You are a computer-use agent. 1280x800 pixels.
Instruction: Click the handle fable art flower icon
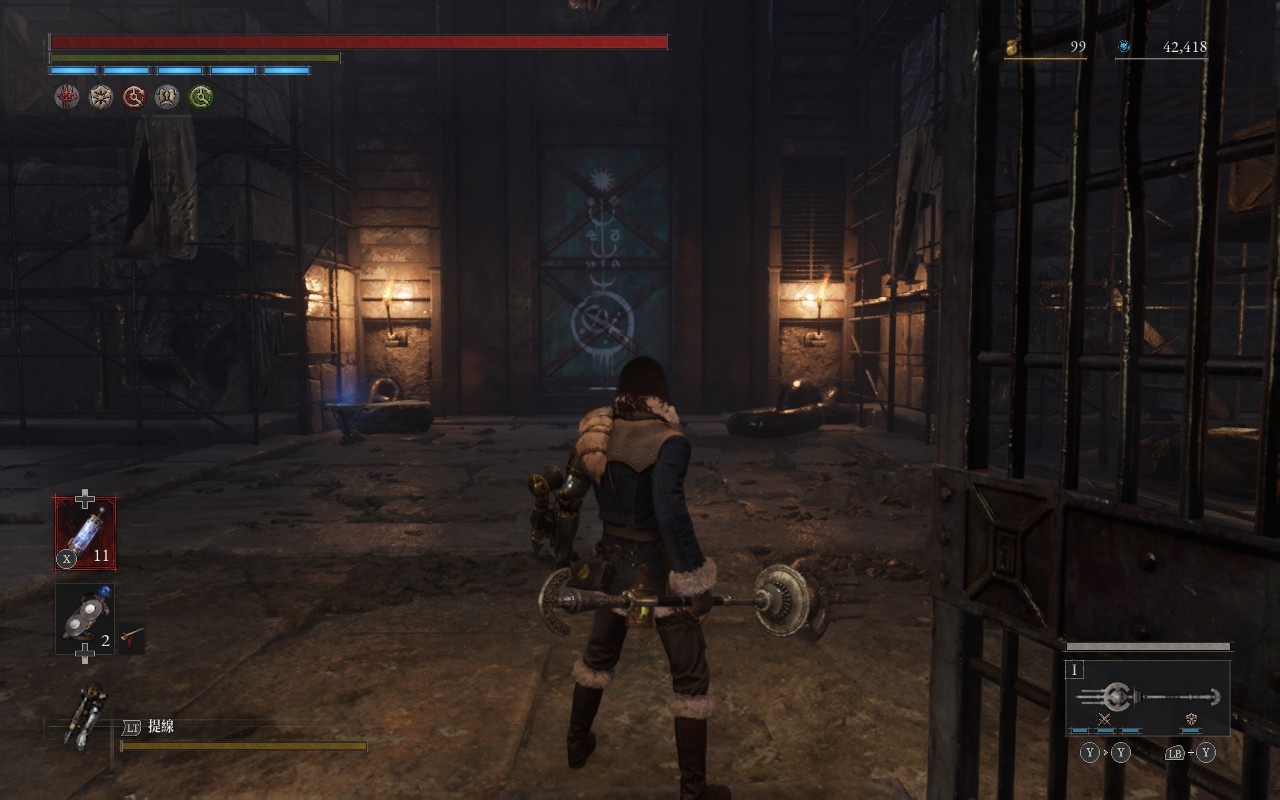pos(1192,719)
